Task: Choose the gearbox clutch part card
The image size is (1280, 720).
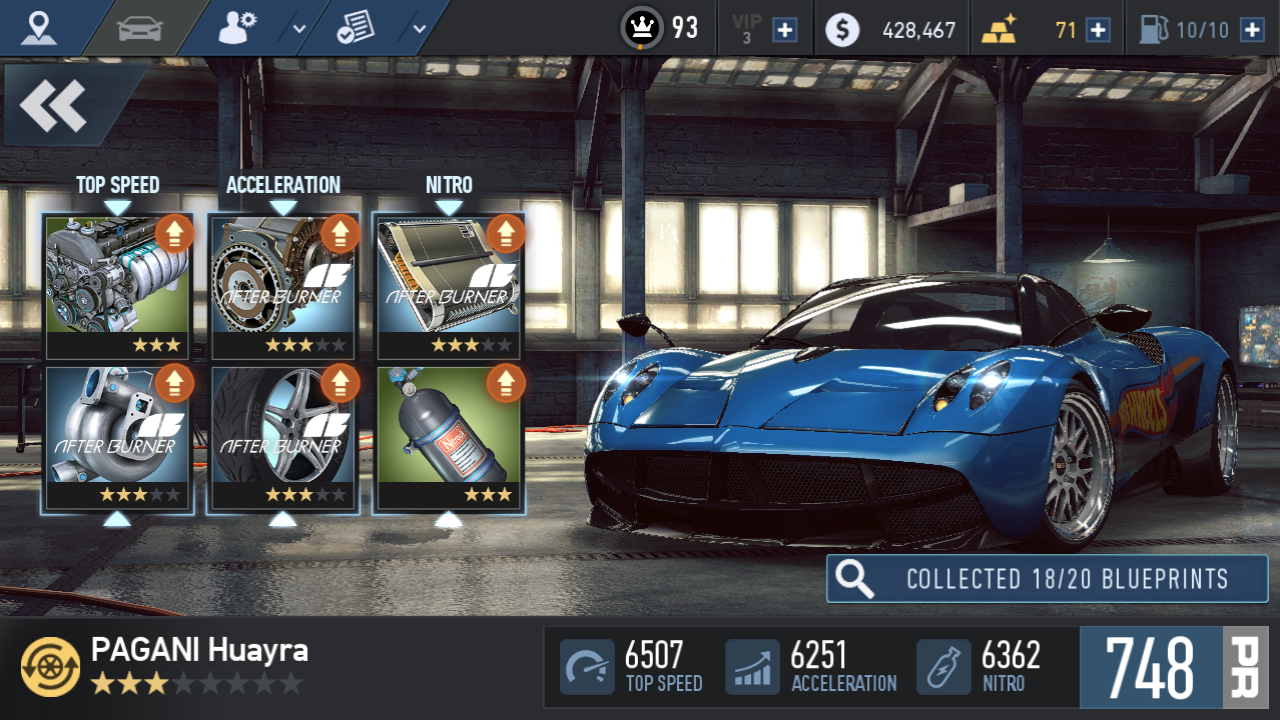Action: coord(283,286)
